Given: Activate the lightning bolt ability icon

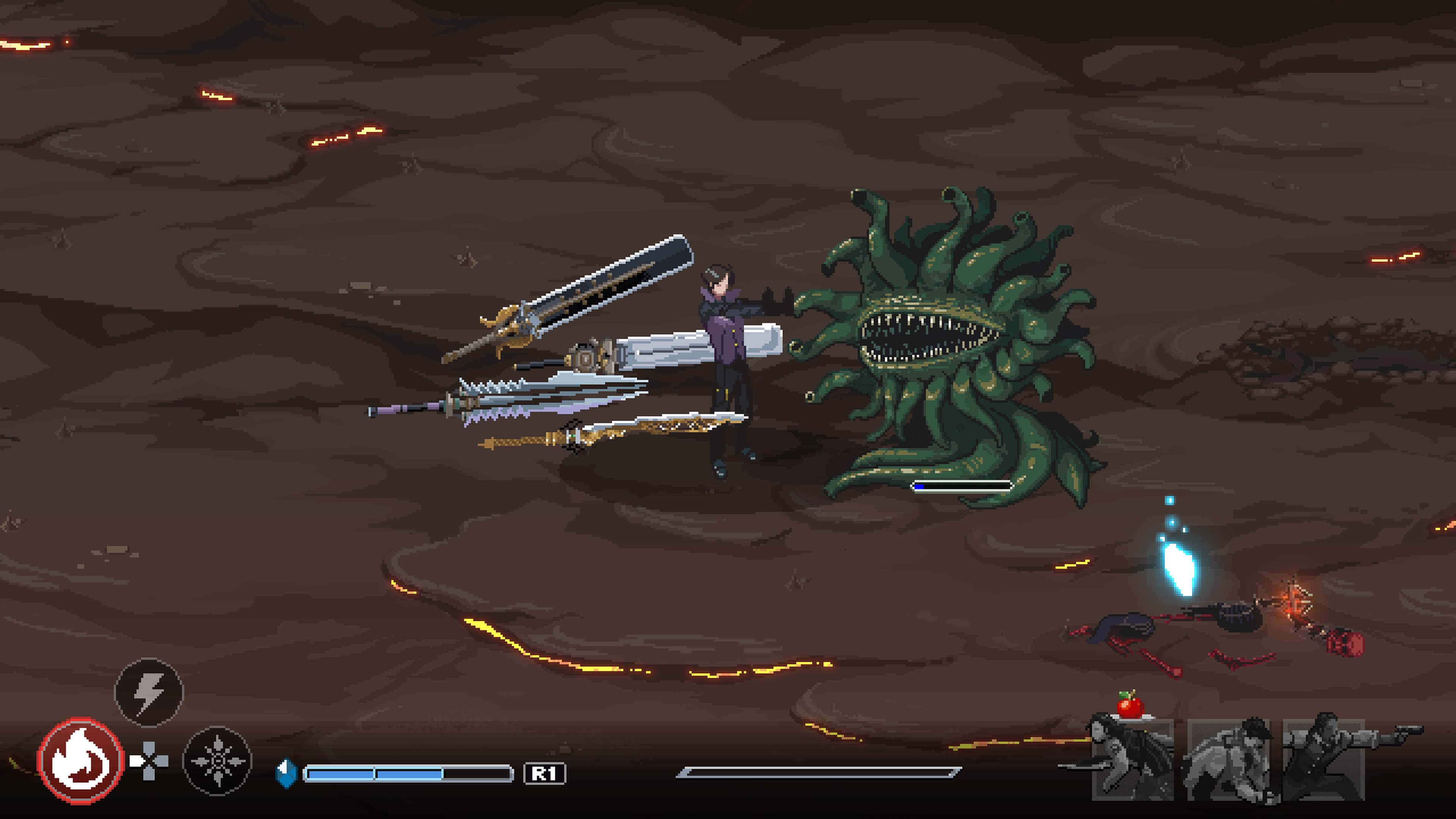Looking at the screenshot, I should coord(149,692).
